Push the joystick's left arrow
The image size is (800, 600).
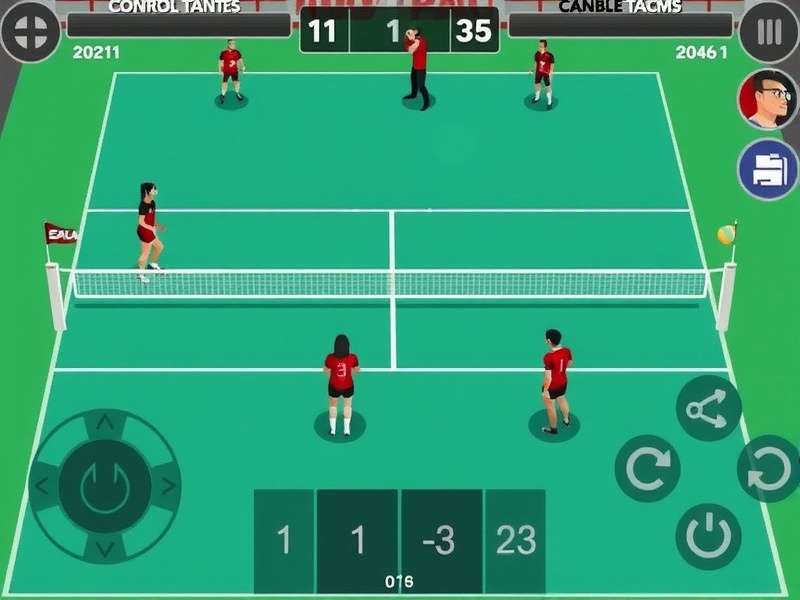41,487
